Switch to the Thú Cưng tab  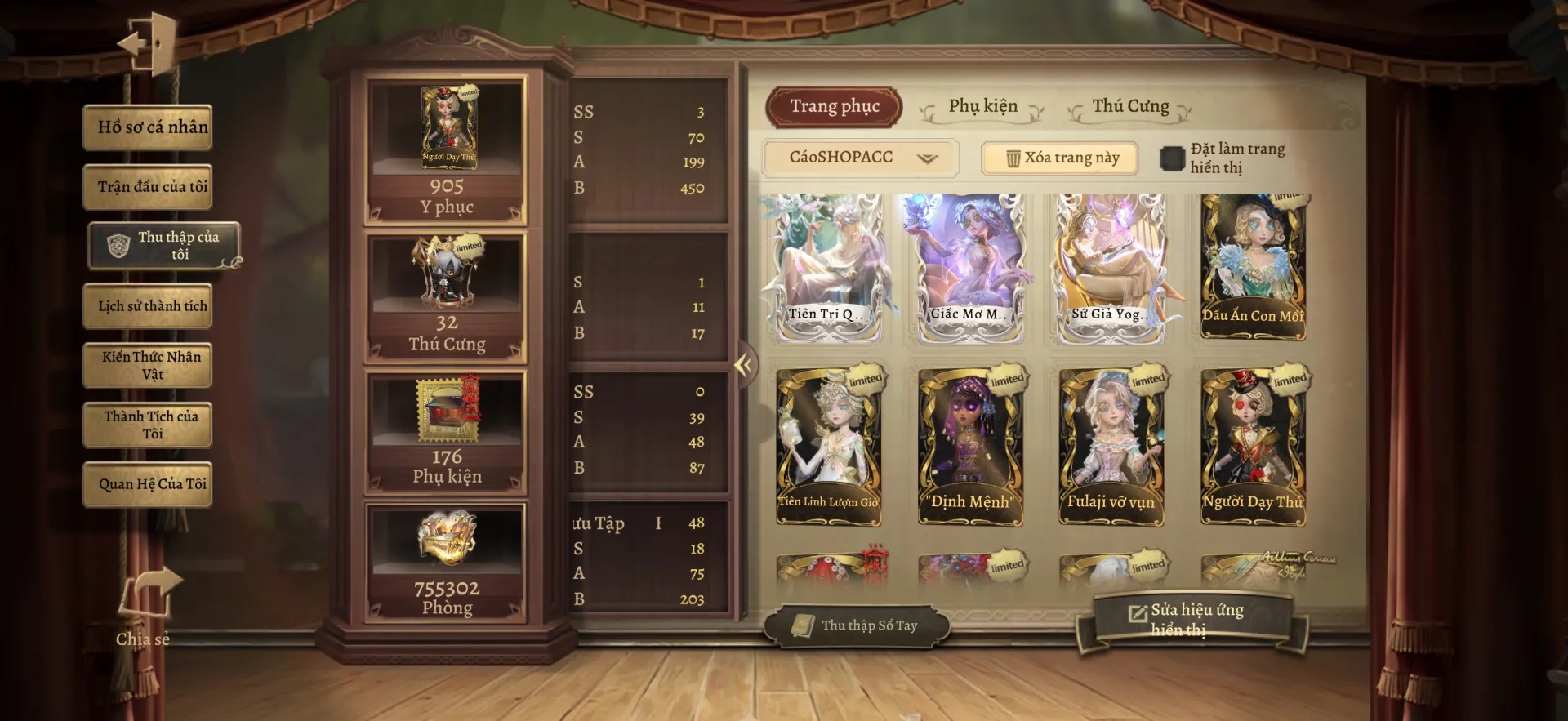[1130, 107]
